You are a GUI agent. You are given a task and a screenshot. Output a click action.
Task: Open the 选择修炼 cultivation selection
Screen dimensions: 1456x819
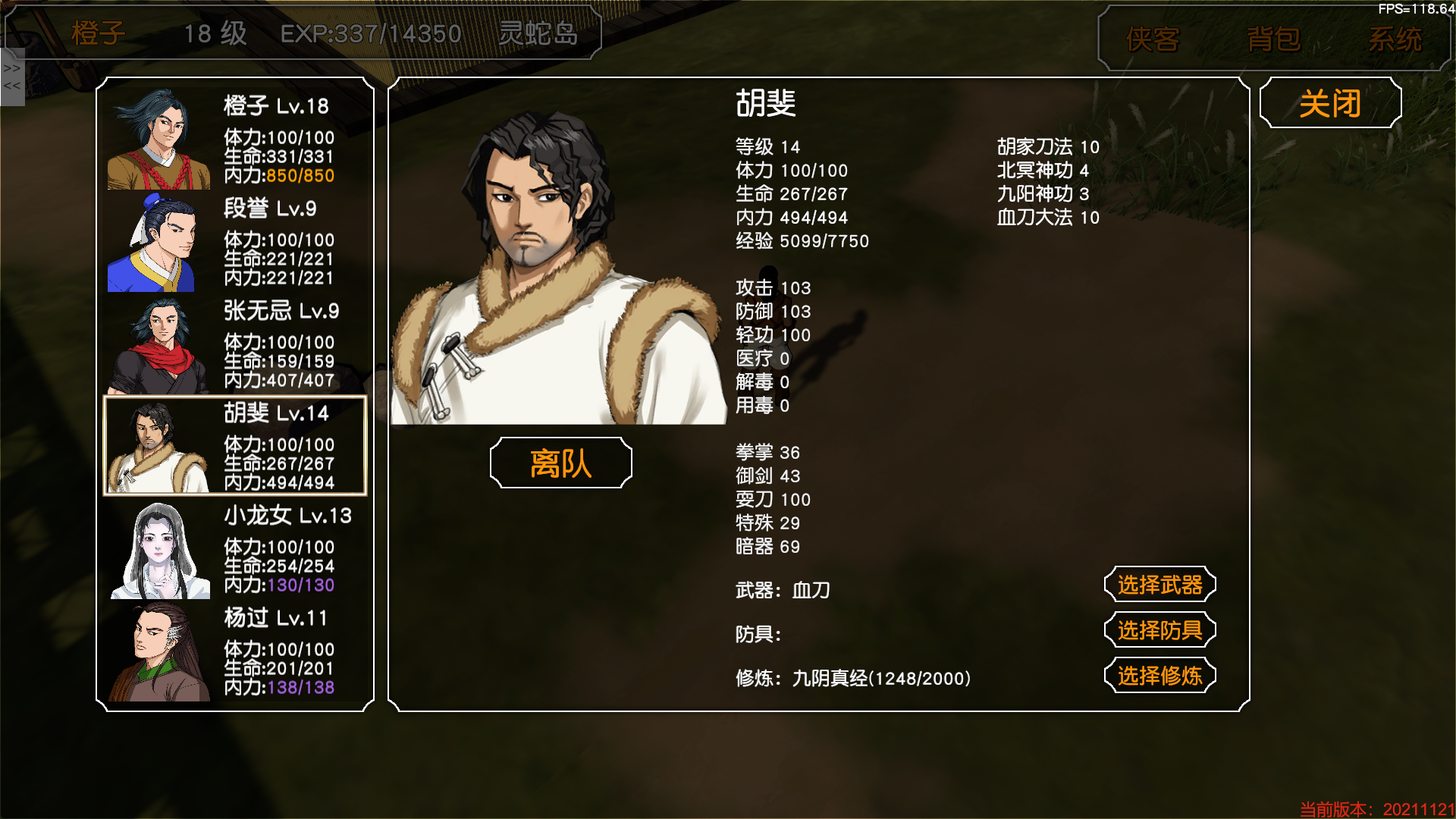[x=1159, y=674]
